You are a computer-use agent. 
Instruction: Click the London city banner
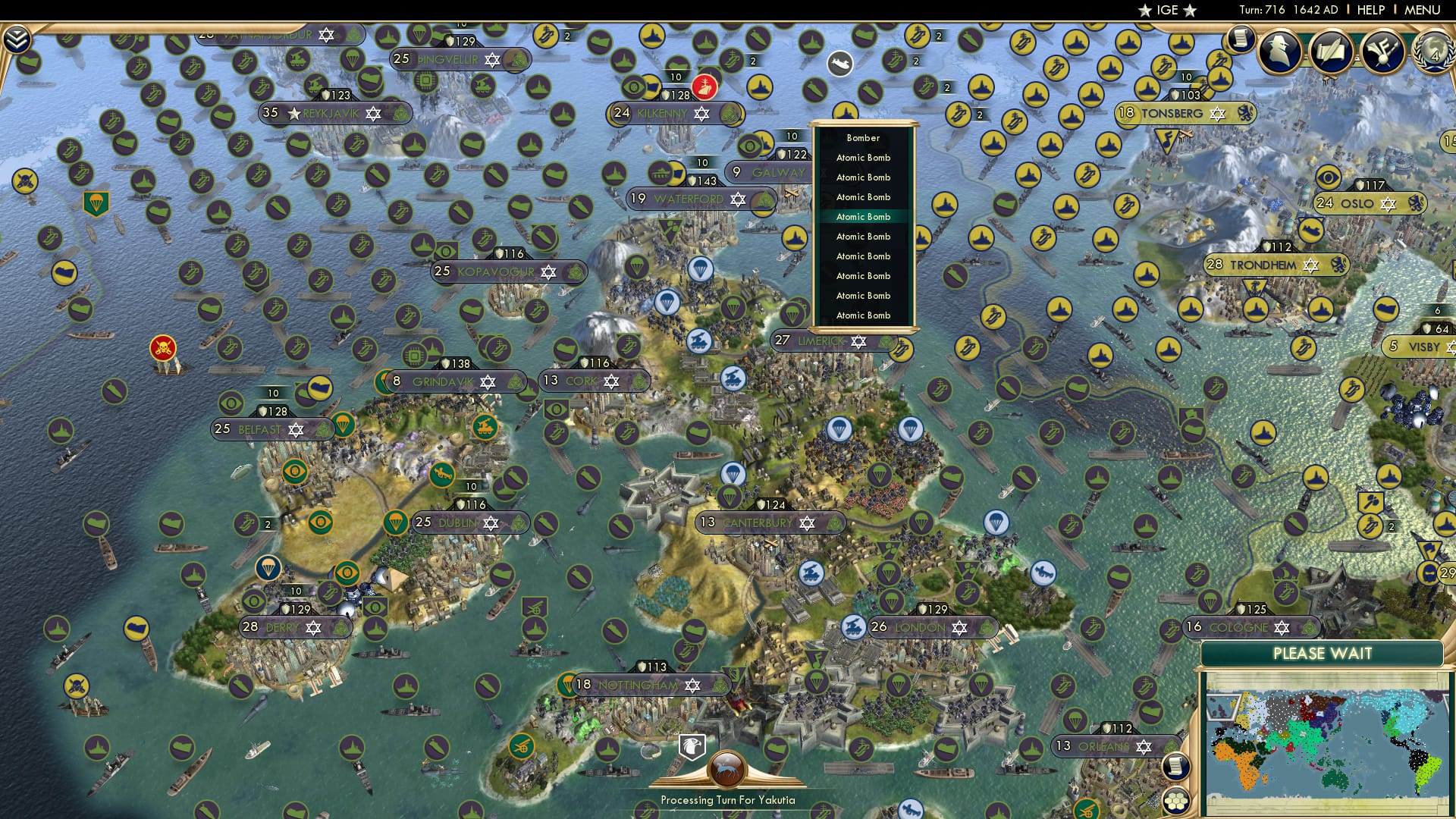[918, 628]
